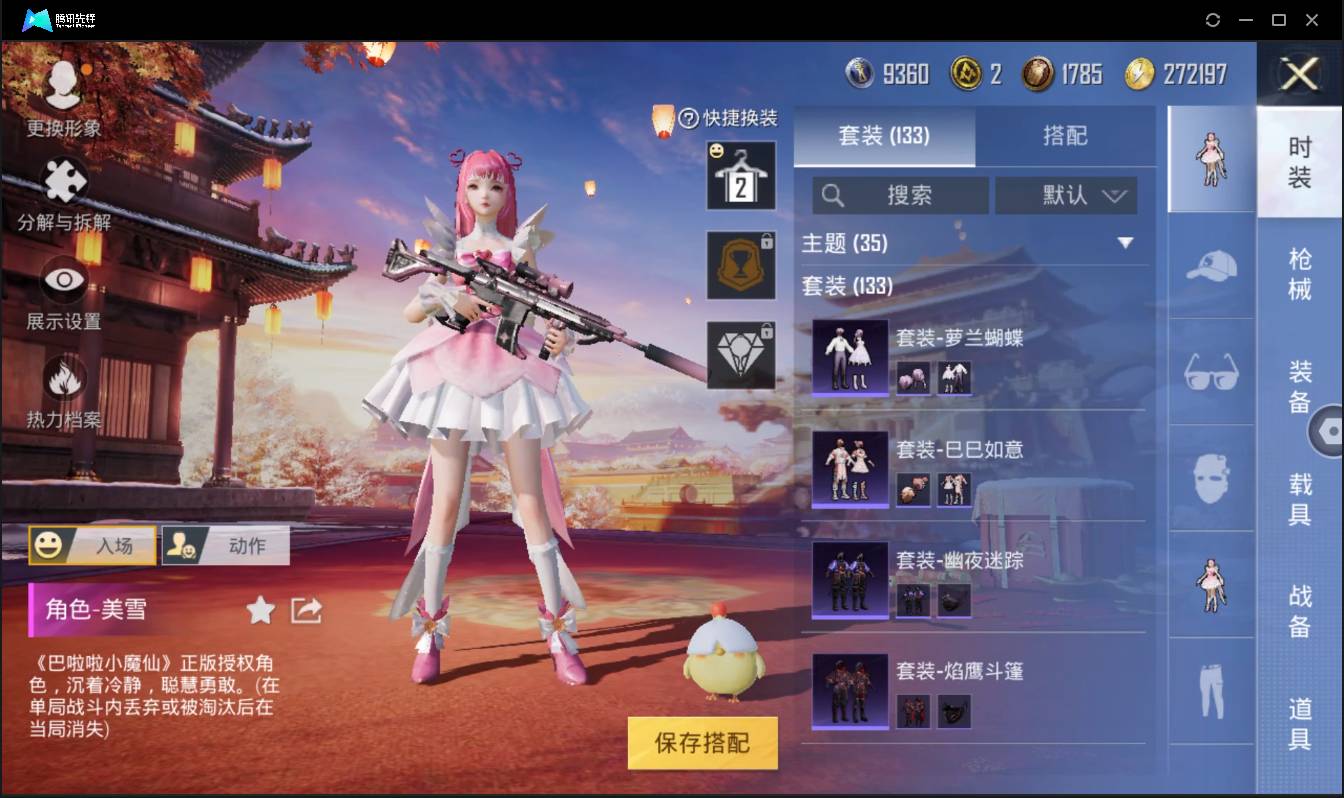
Task: Select the hat category in right sidebar
Action: [x=1210, y=268]
